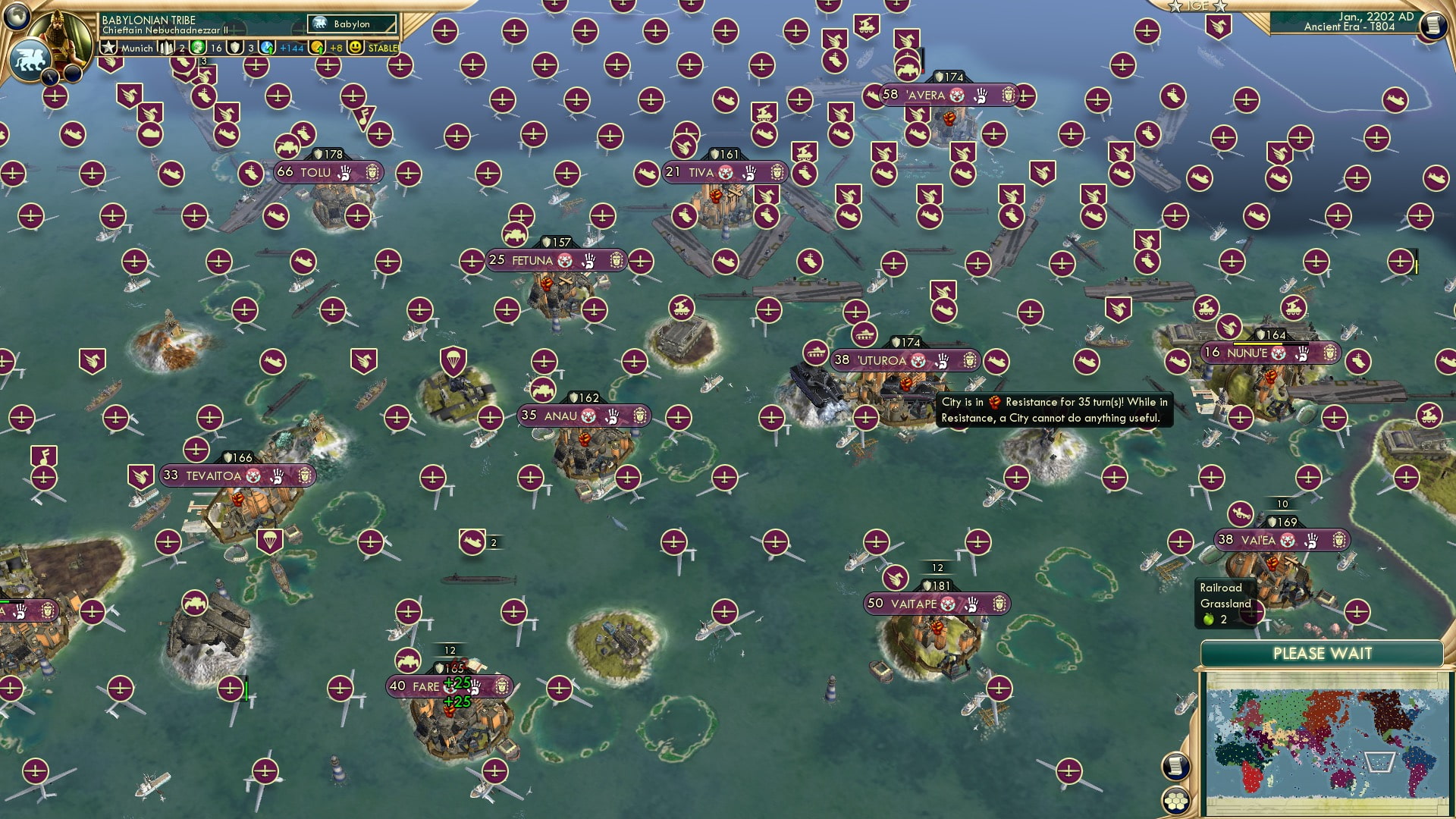Click the star toggle right of IGE

pos(1219,7)
